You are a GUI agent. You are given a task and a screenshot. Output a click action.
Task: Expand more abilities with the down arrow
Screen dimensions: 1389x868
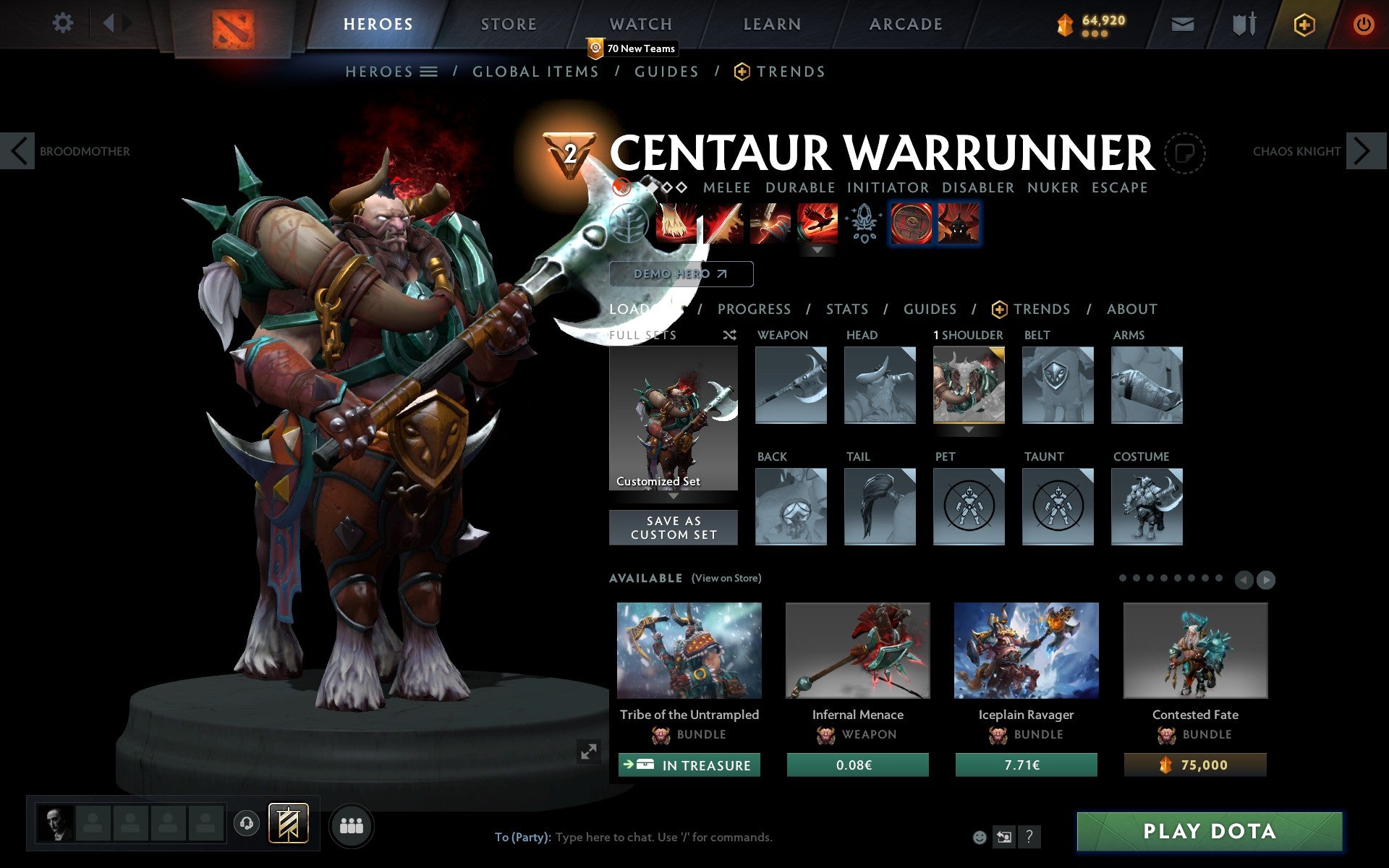pos(817,250)
